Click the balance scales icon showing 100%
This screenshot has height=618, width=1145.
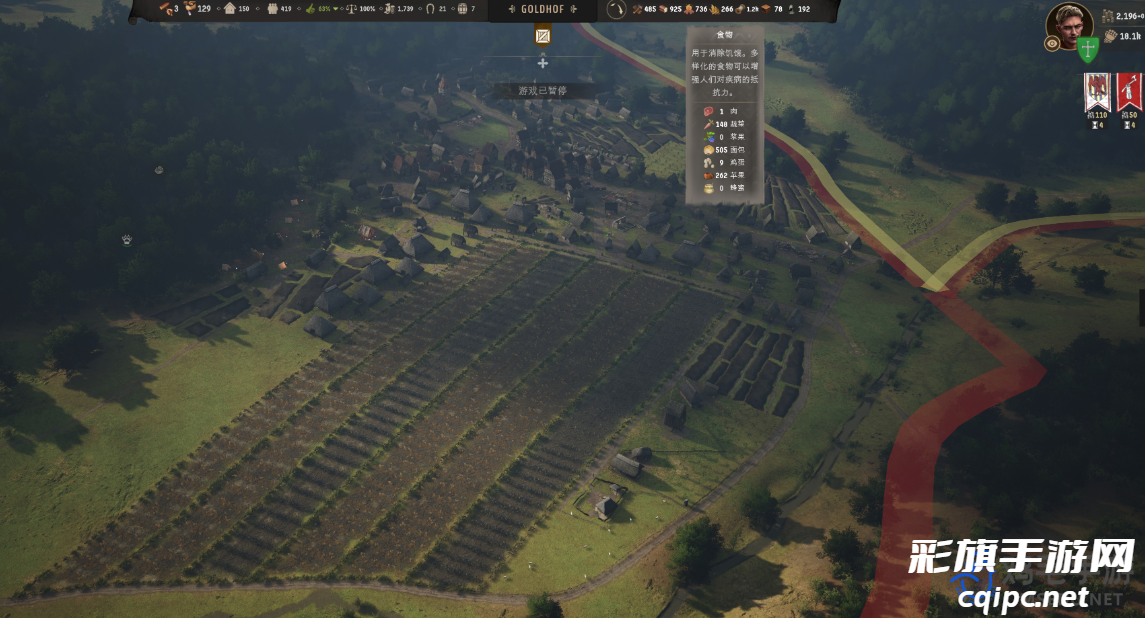[x=351, y=9]
